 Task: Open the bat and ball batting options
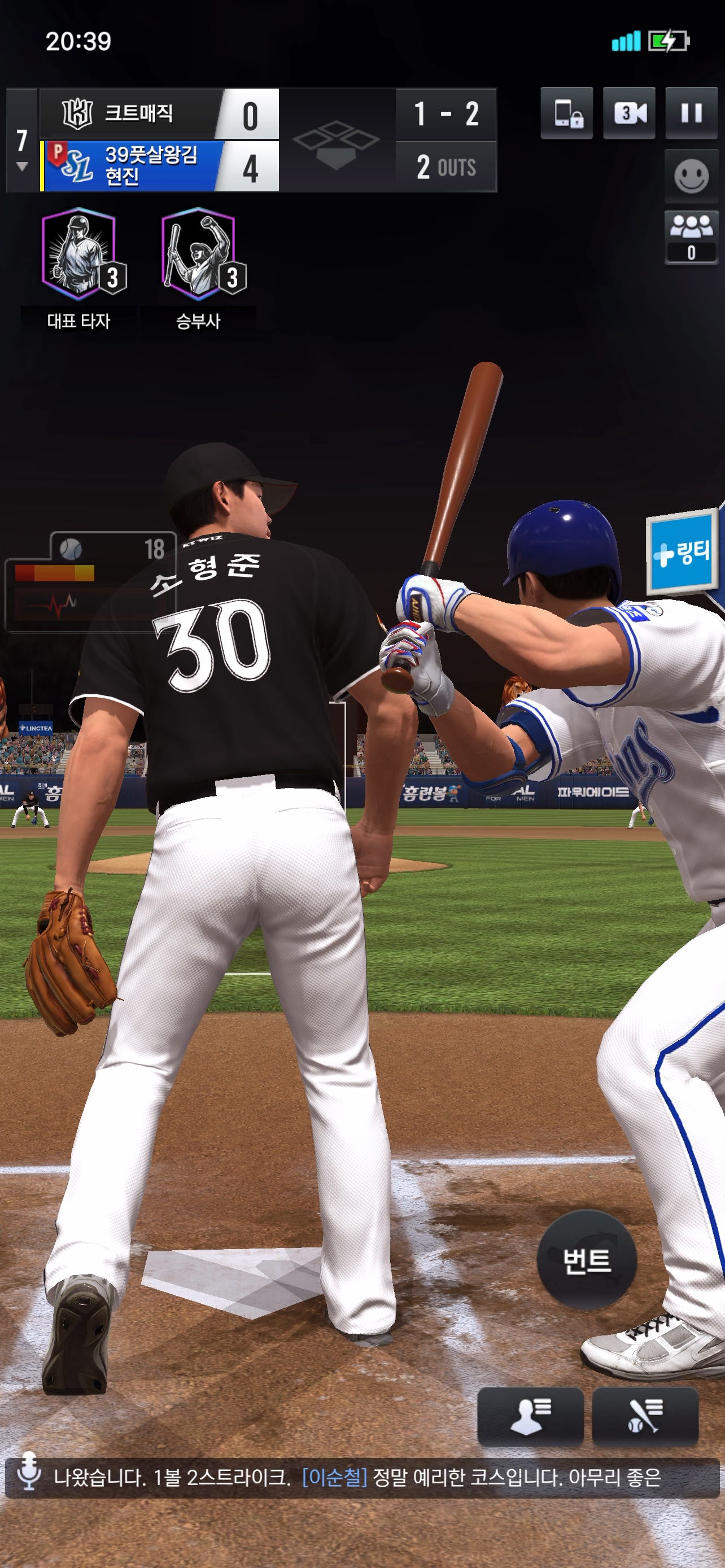[645, 1416]
